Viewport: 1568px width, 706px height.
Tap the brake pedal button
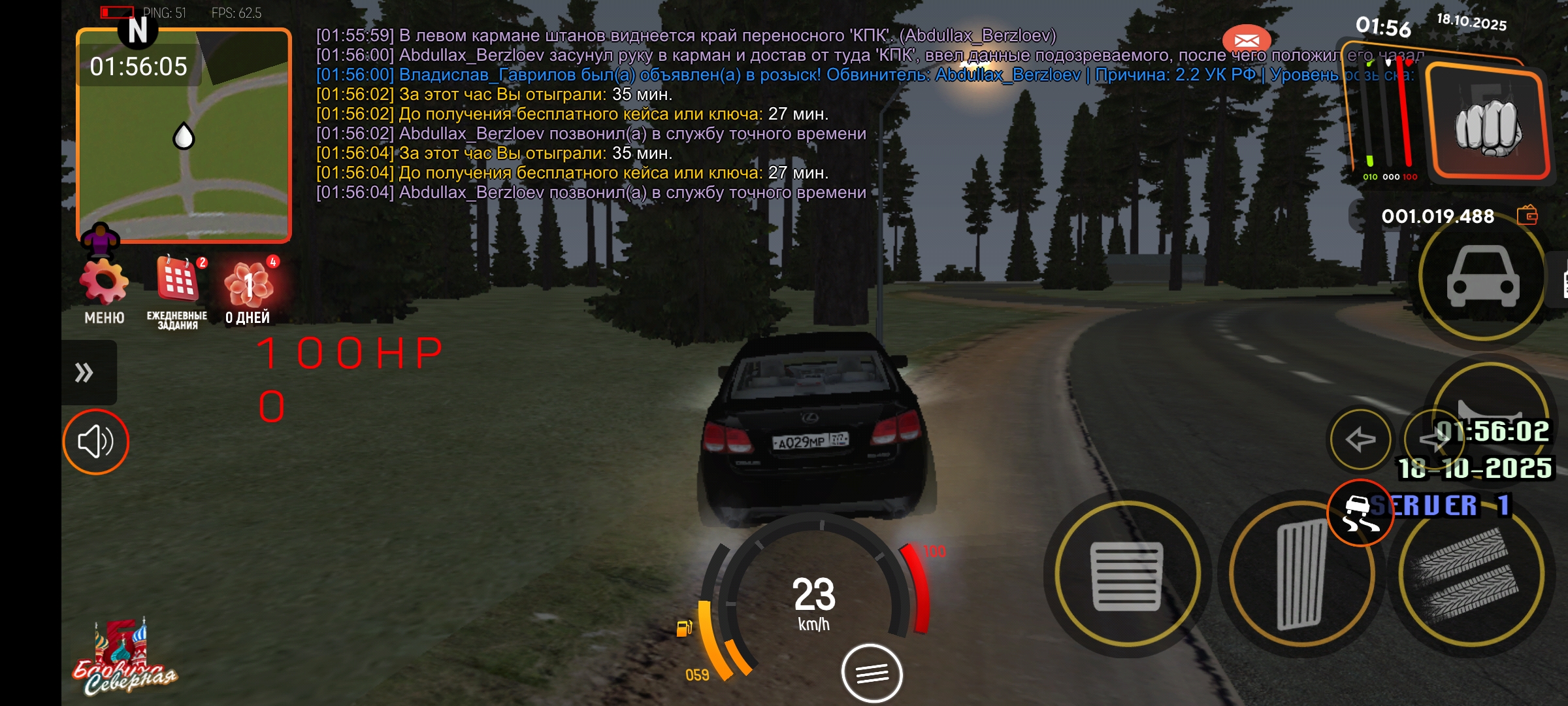[1127, 576]
